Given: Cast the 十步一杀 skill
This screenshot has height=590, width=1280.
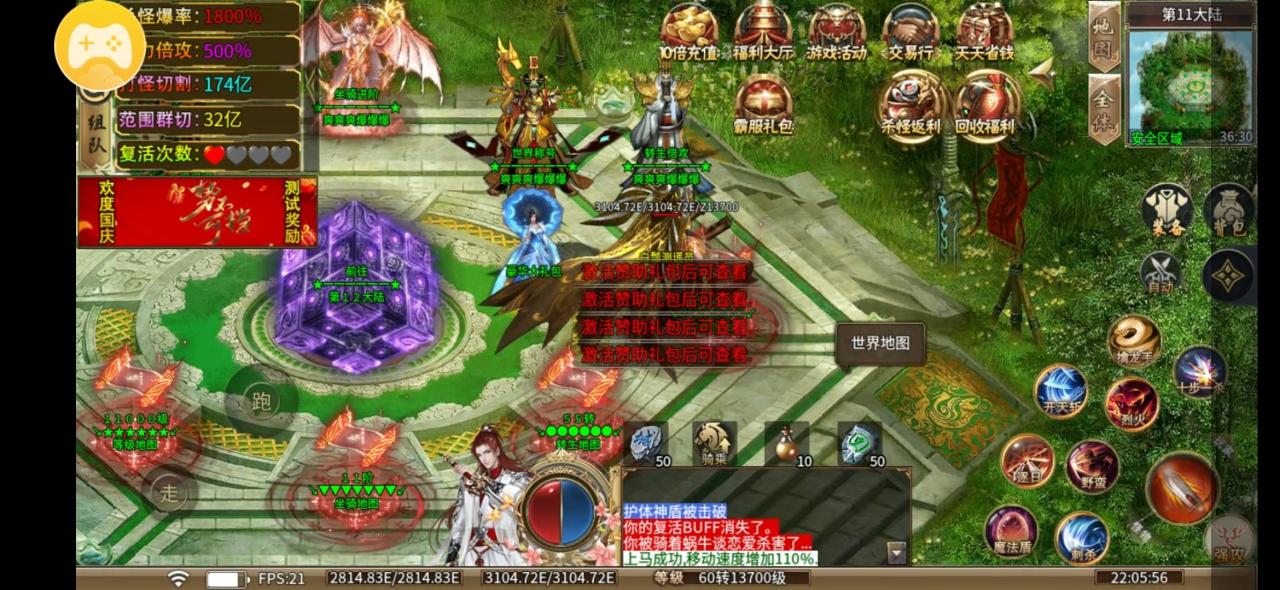Looking at the screenshot, I should click(1199, 371).
